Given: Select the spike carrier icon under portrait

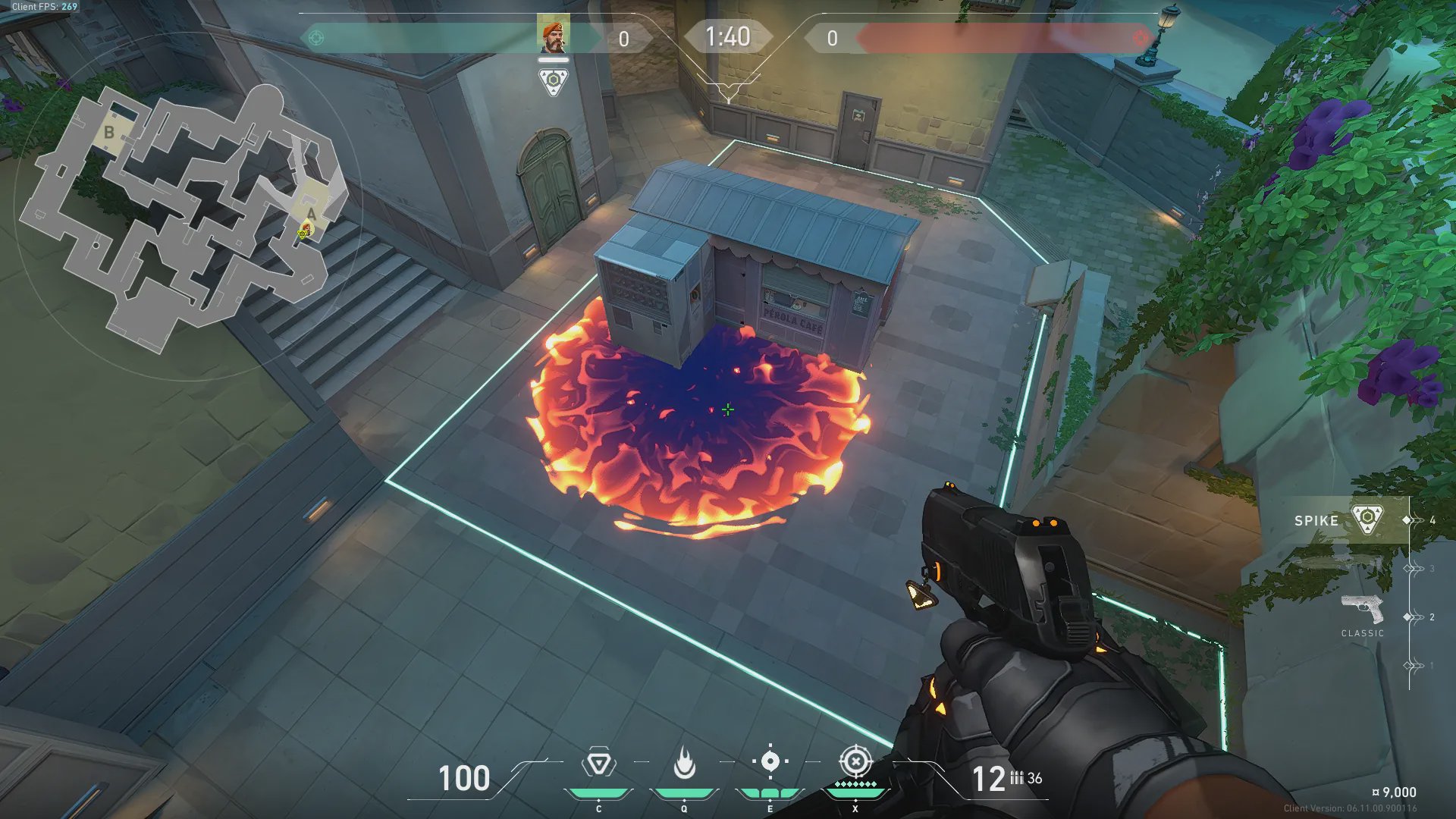Looking at the screenshot, I should tap(553, 81).
